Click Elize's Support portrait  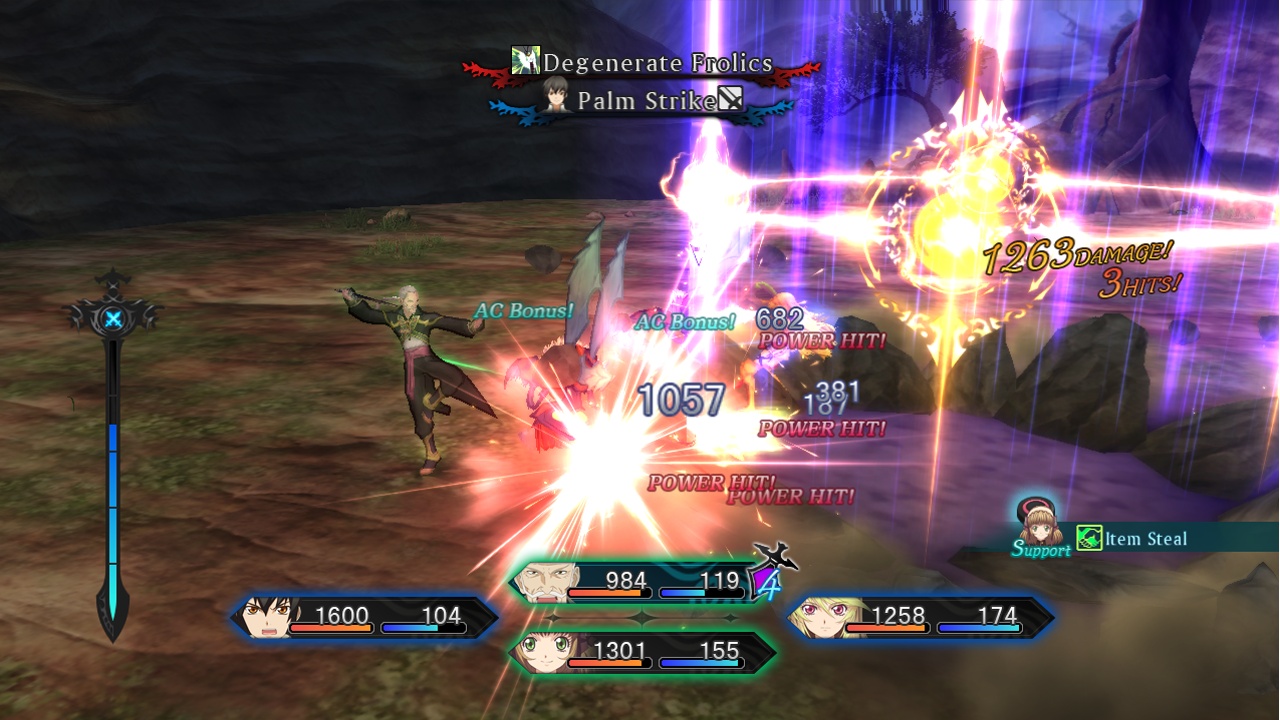pyautogui.click(x=1039, y=524)
